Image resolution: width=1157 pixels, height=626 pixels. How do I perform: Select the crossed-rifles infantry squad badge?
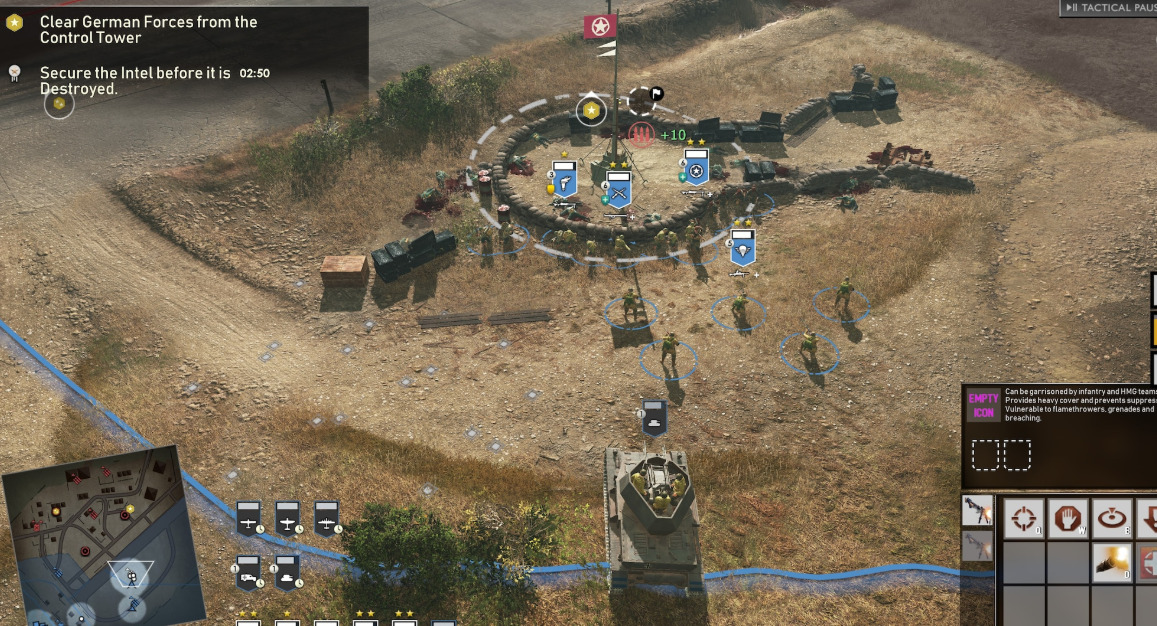point(619,187)
